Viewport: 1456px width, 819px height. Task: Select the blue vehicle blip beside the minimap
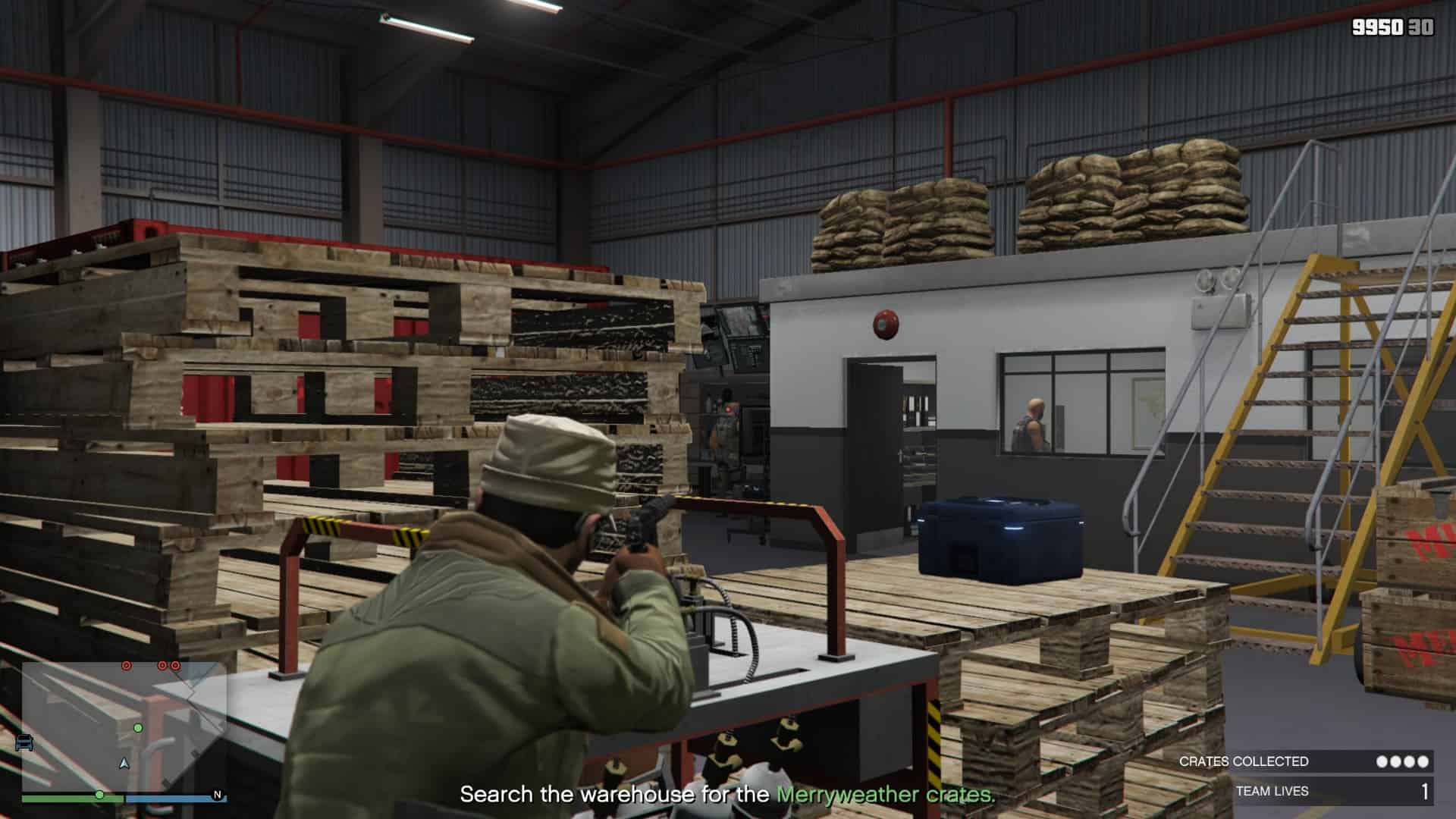coord(24,741)
